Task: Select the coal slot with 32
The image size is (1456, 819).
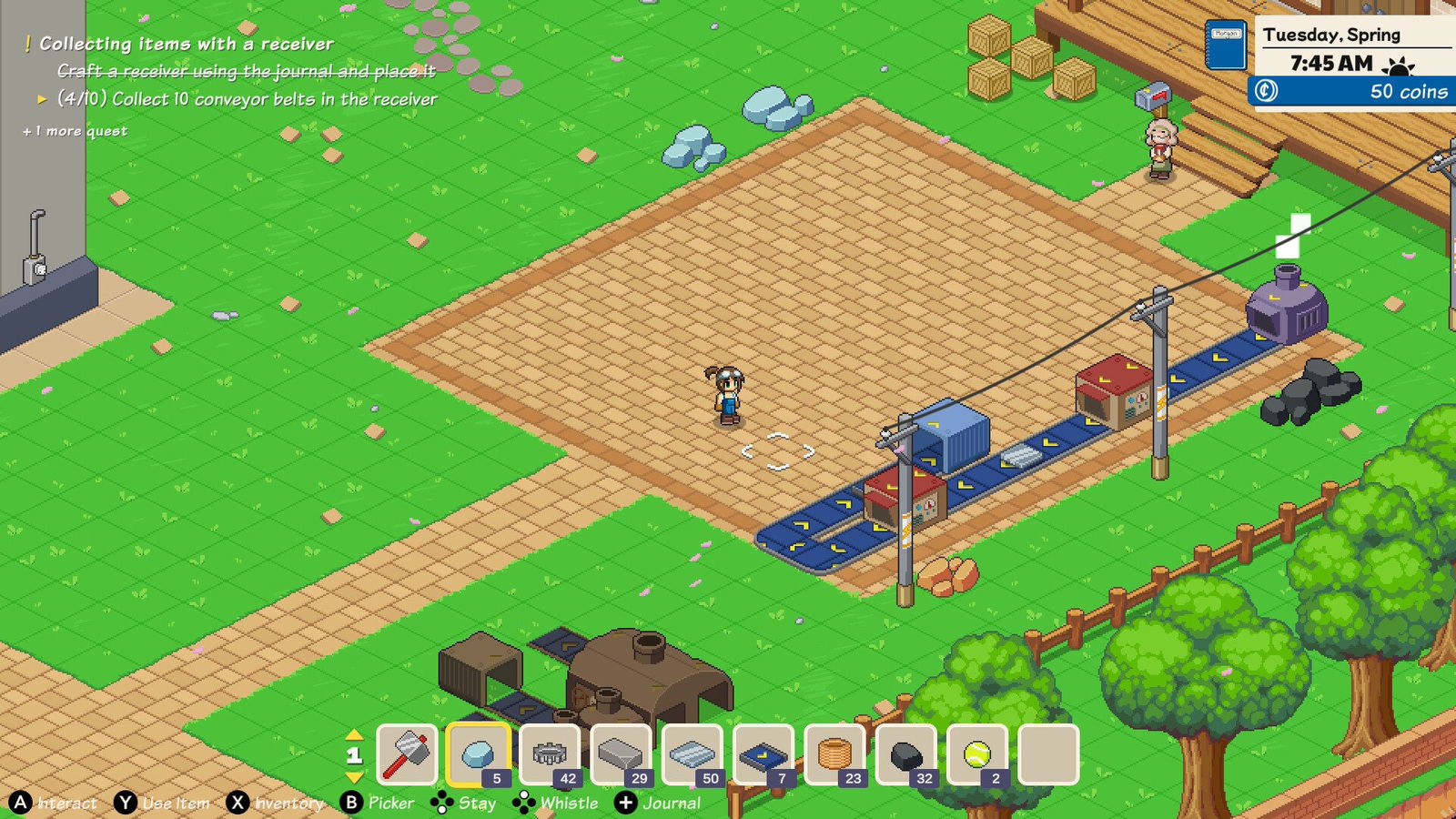Action: [905, 754]
